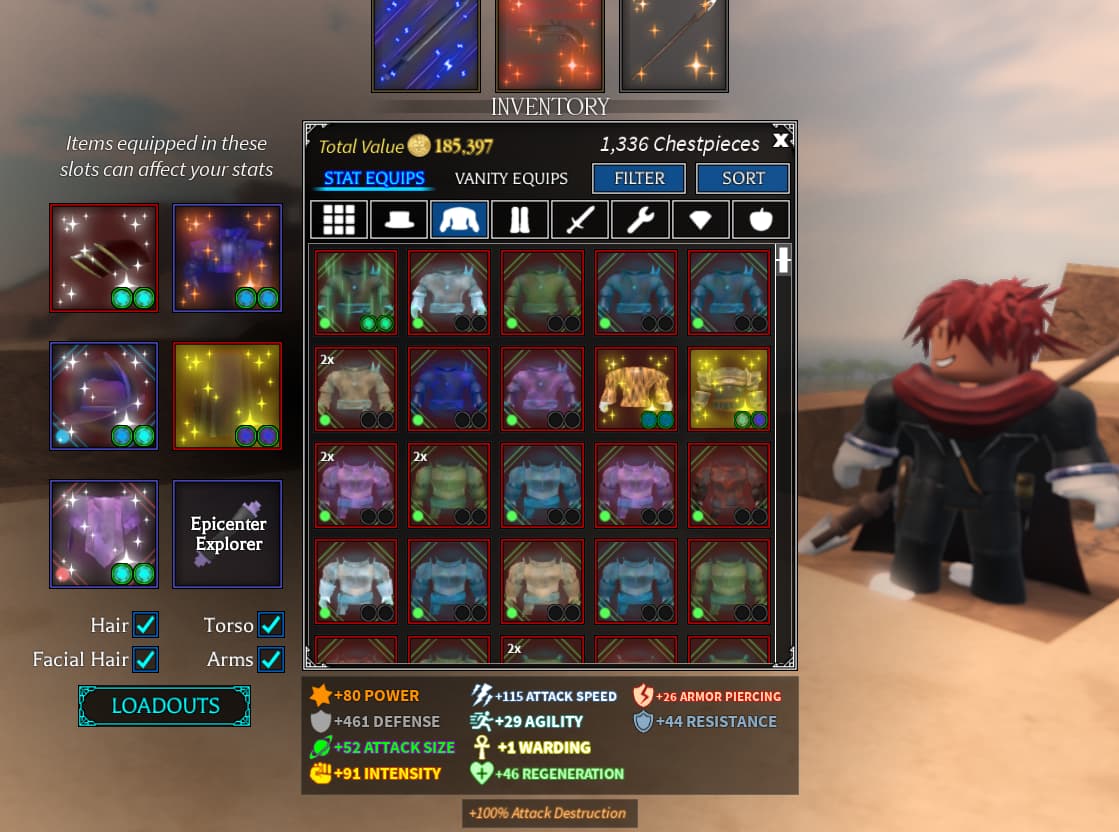Close the inventory window

click(x=781, y=141)
